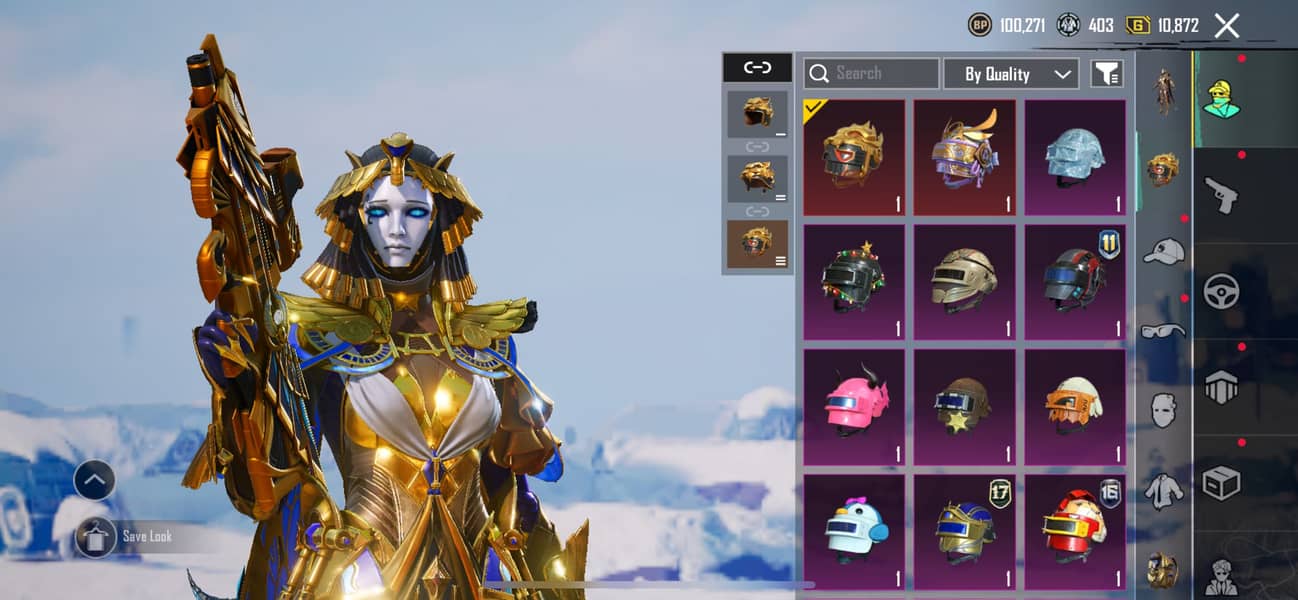Click the Search input field
The image size is (1298, 600).
click(x=871, y=74)
